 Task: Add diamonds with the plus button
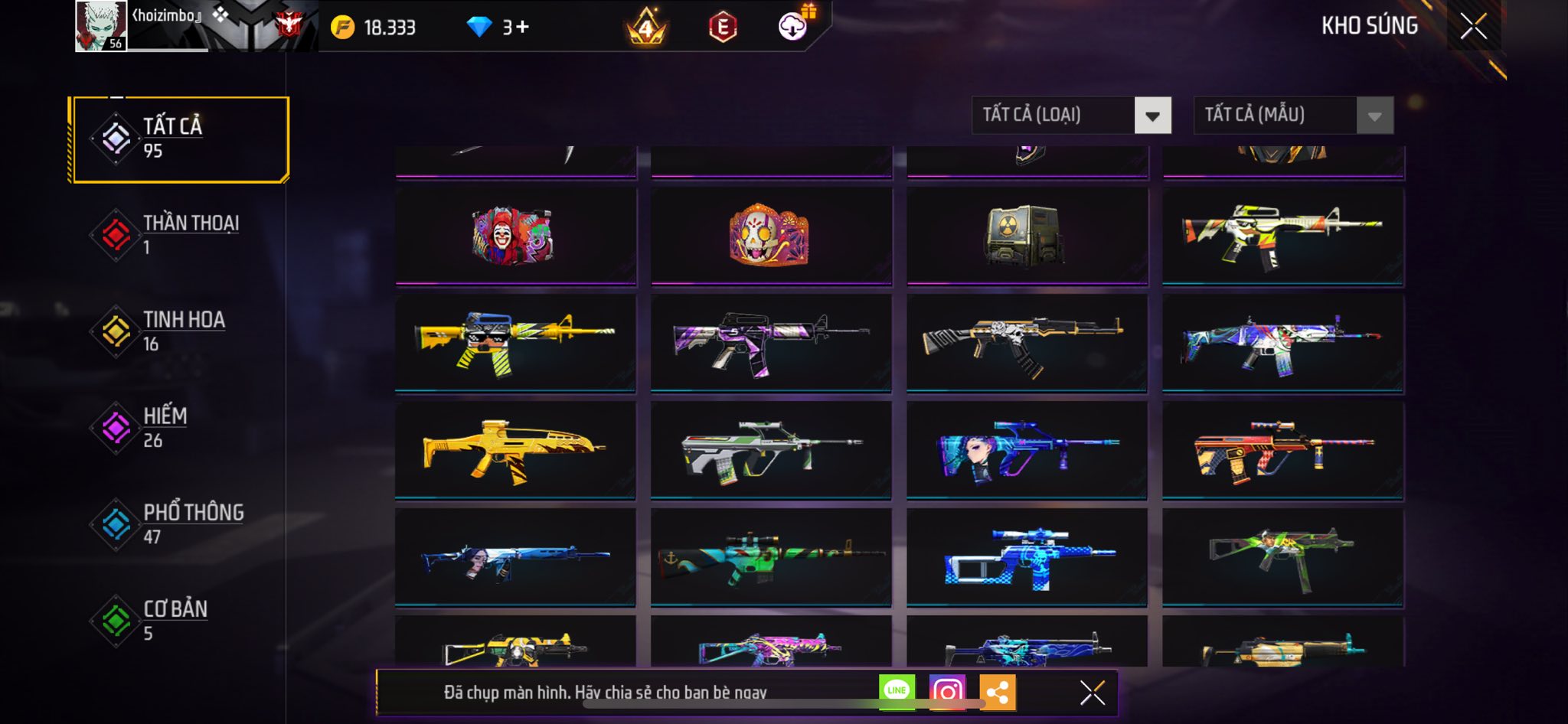(522, 28)
